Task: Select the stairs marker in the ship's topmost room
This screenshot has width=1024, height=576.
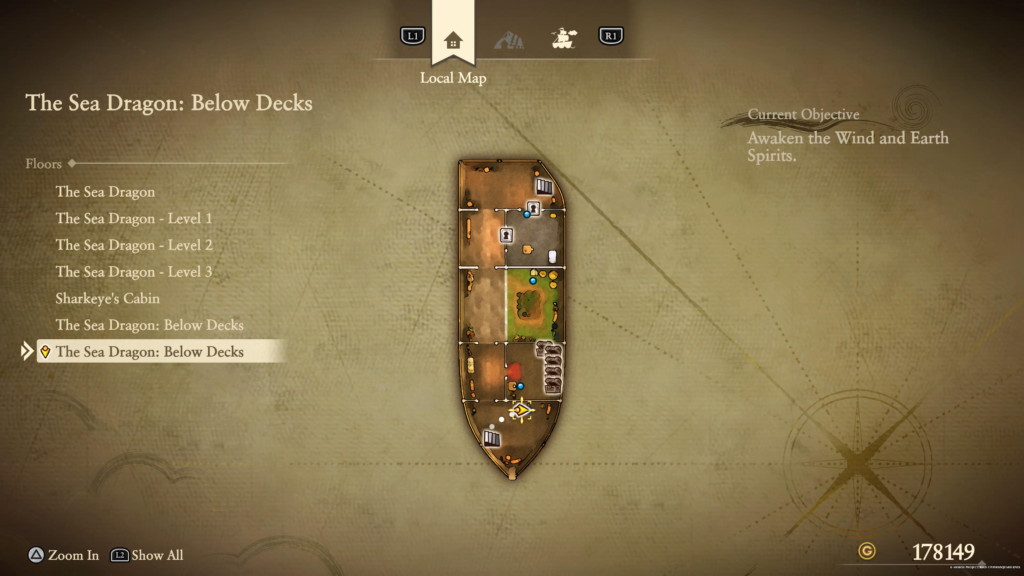Action: [x=544, y=186]
